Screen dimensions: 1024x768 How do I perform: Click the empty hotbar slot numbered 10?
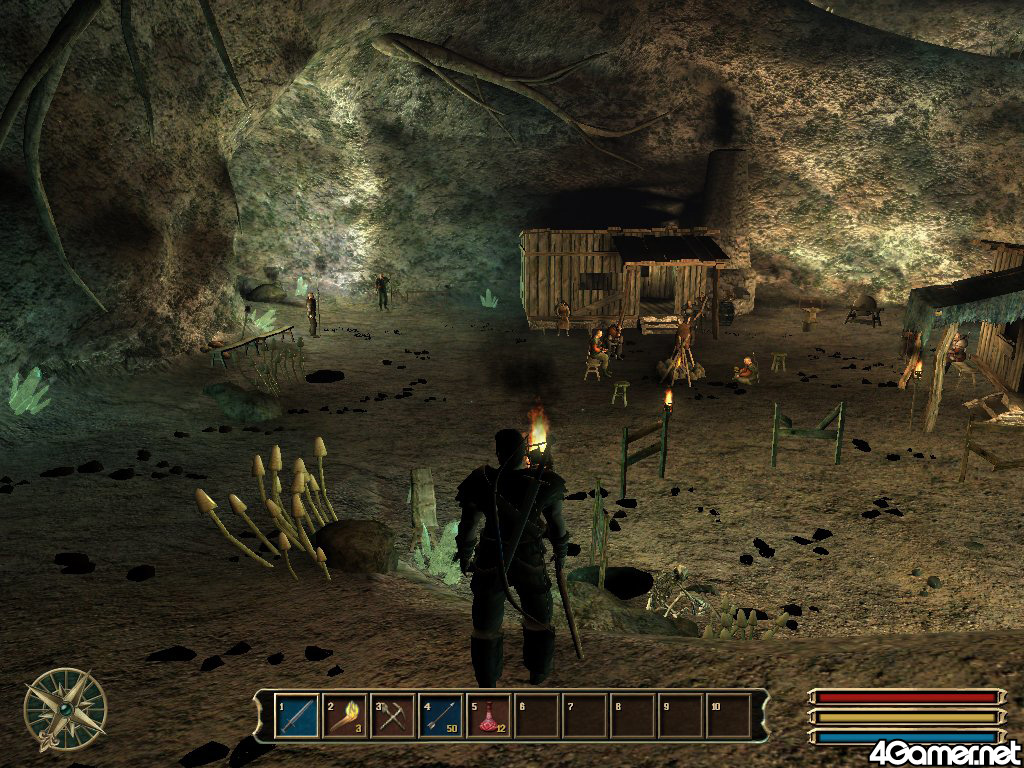point(729,716)
